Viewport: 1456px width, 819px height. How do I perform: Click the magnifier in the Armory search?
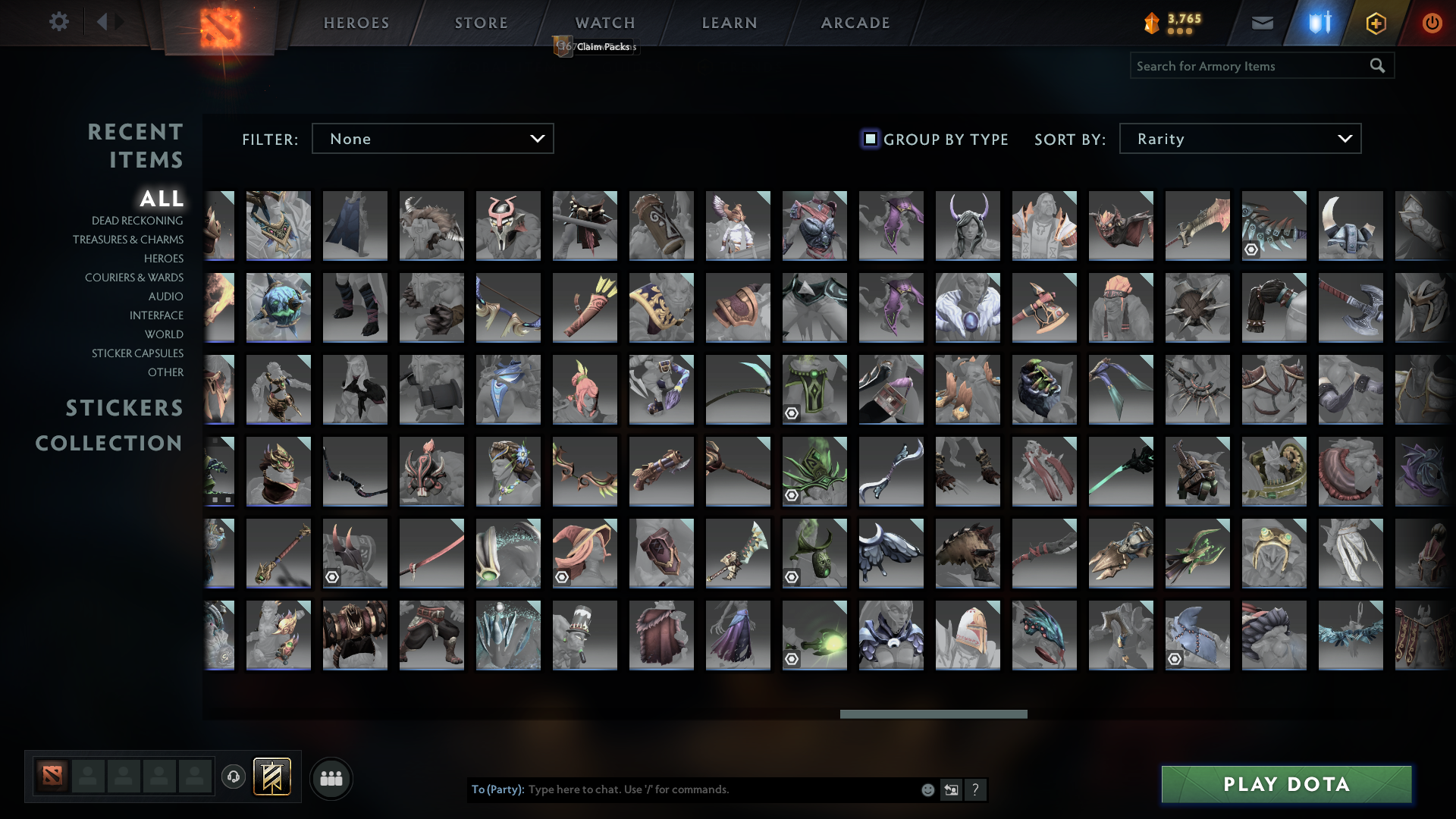(x=1378, y=66)
